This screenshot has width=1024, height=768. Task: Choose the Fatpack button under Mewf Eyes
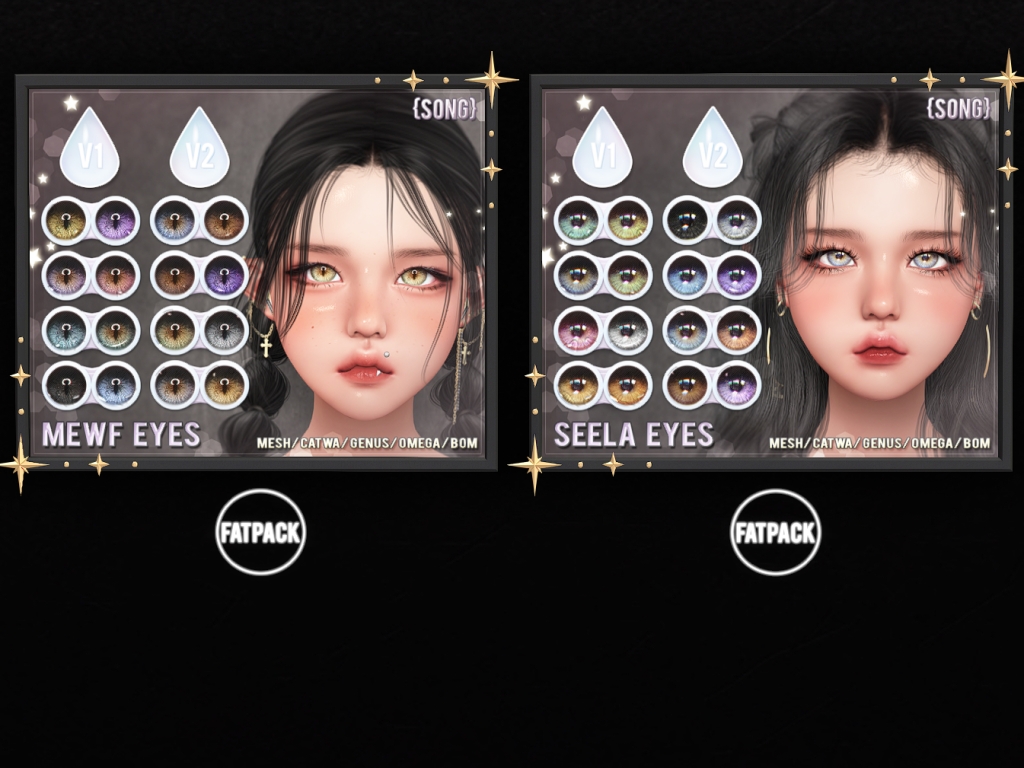[260, 532]
